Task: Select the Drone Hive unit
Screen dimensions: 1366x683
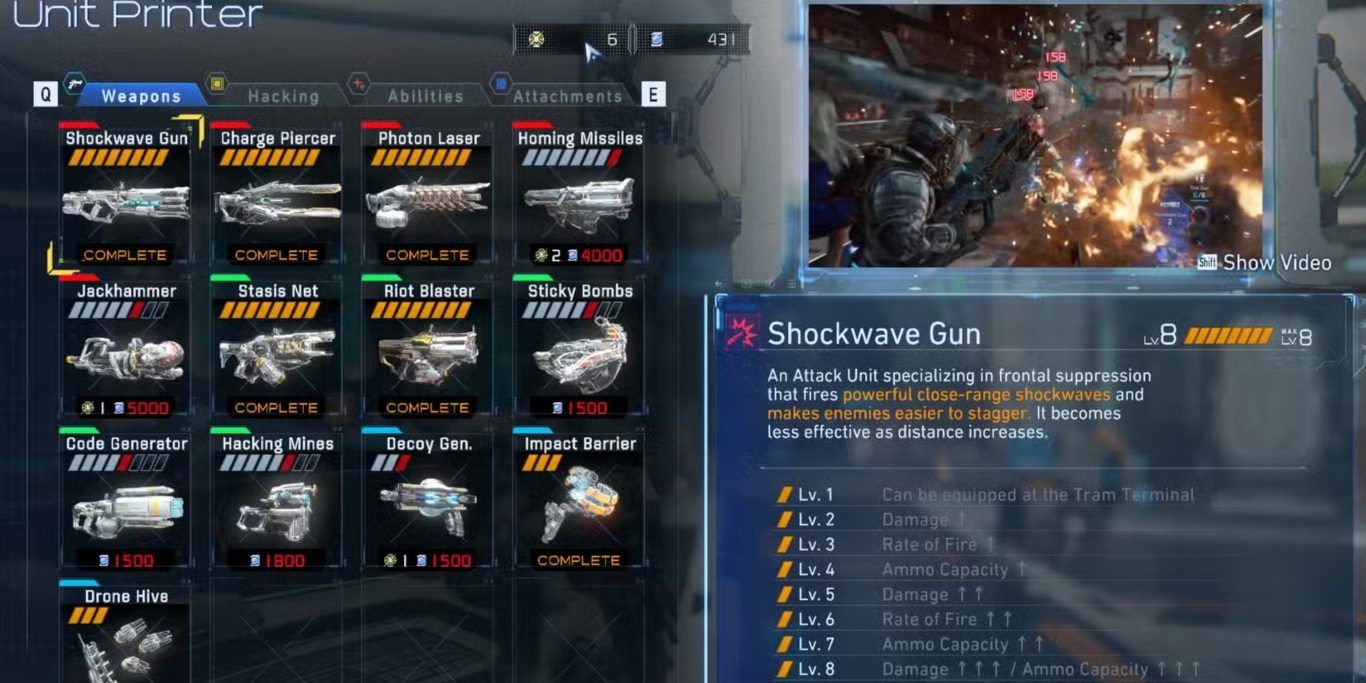Action: click(126, 635)
